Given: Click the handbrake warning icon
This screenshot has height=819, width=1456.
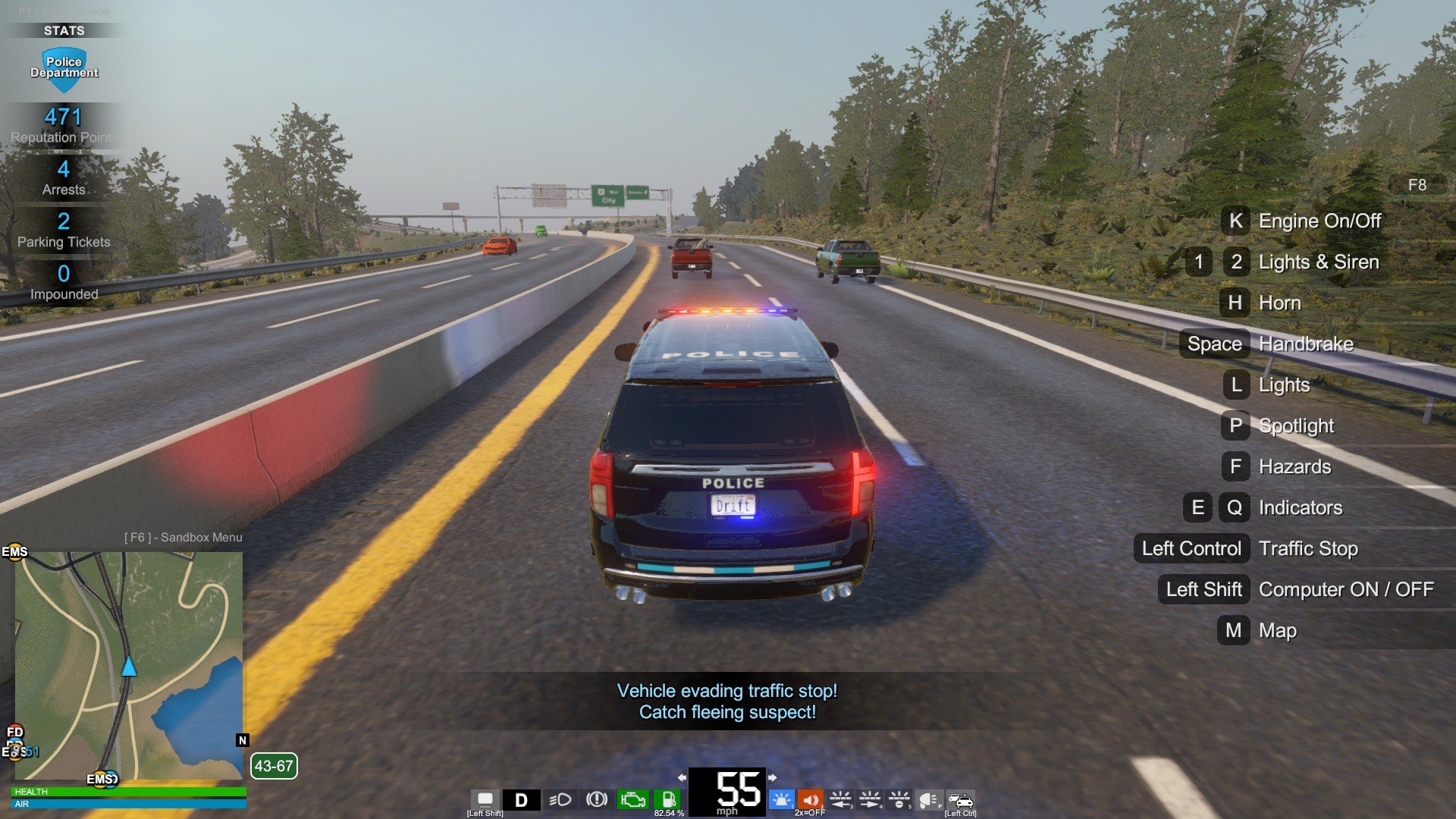Looking at the screenshot, I should coord(597,799).
